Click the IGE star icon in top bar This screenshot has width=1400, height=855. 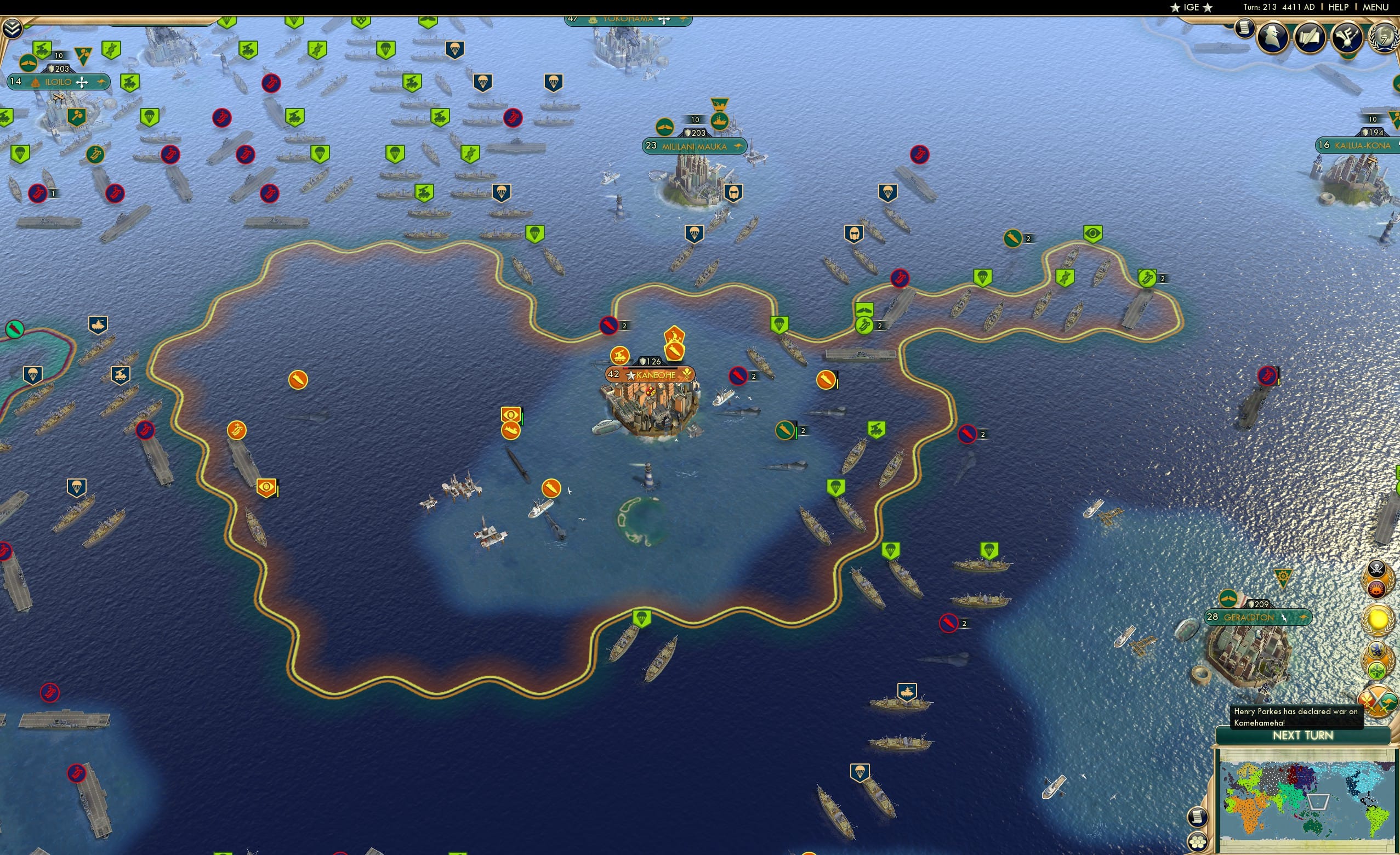point(1176,7)
